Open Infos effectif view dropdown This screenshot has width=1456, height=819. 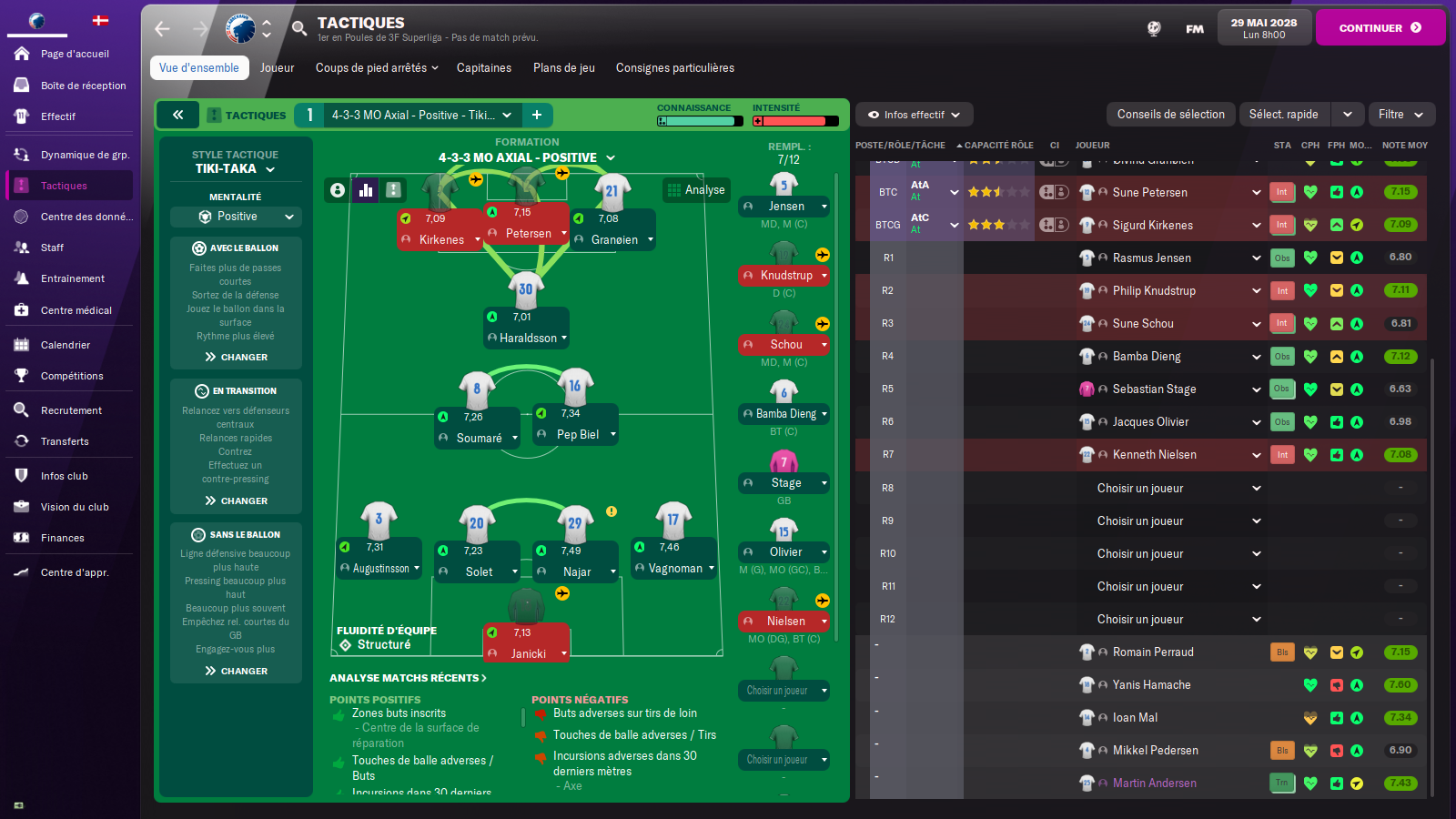[914, 115]
